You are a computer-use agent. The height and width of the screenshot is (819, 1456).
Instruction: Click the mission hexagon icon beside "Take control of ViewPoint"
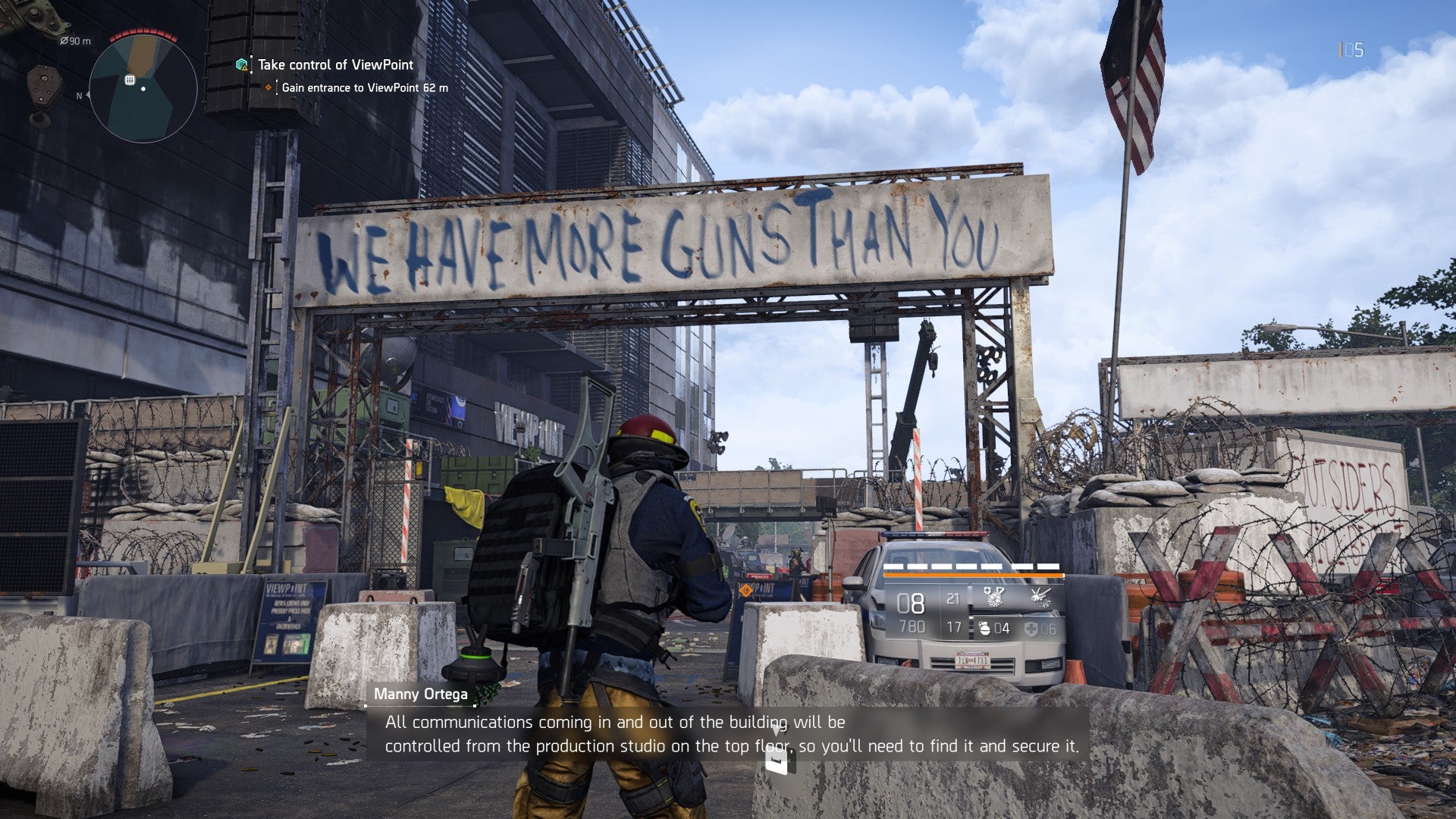click(x=242, y=65)
